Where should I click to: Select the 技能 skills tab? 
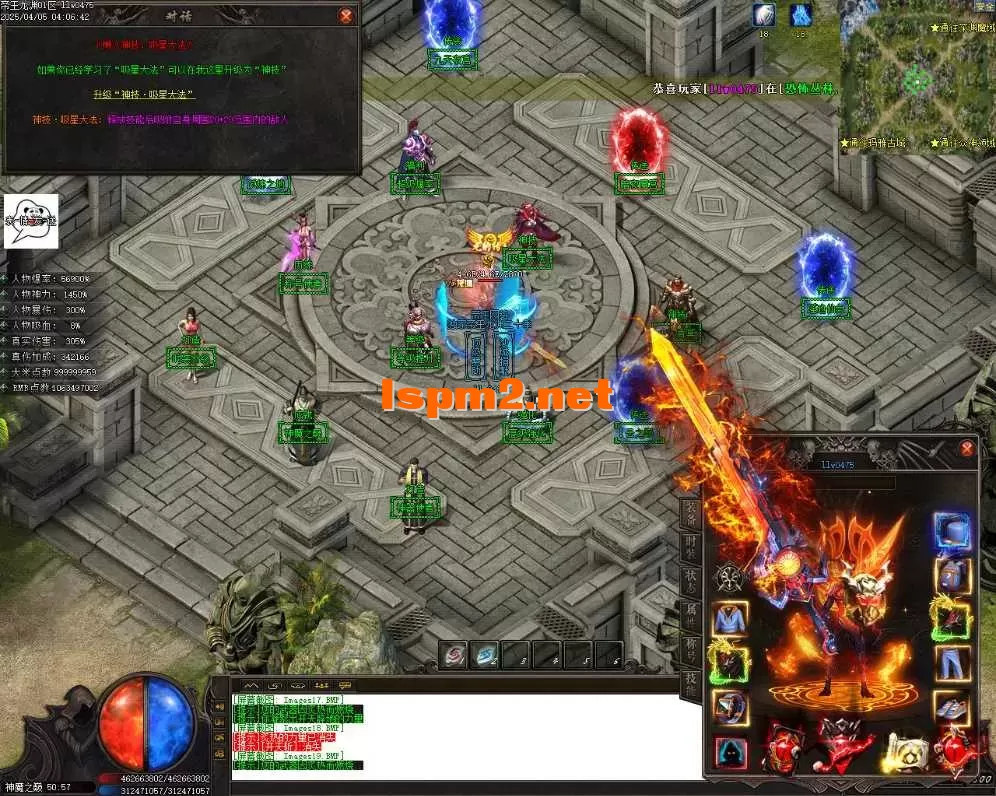691,681
